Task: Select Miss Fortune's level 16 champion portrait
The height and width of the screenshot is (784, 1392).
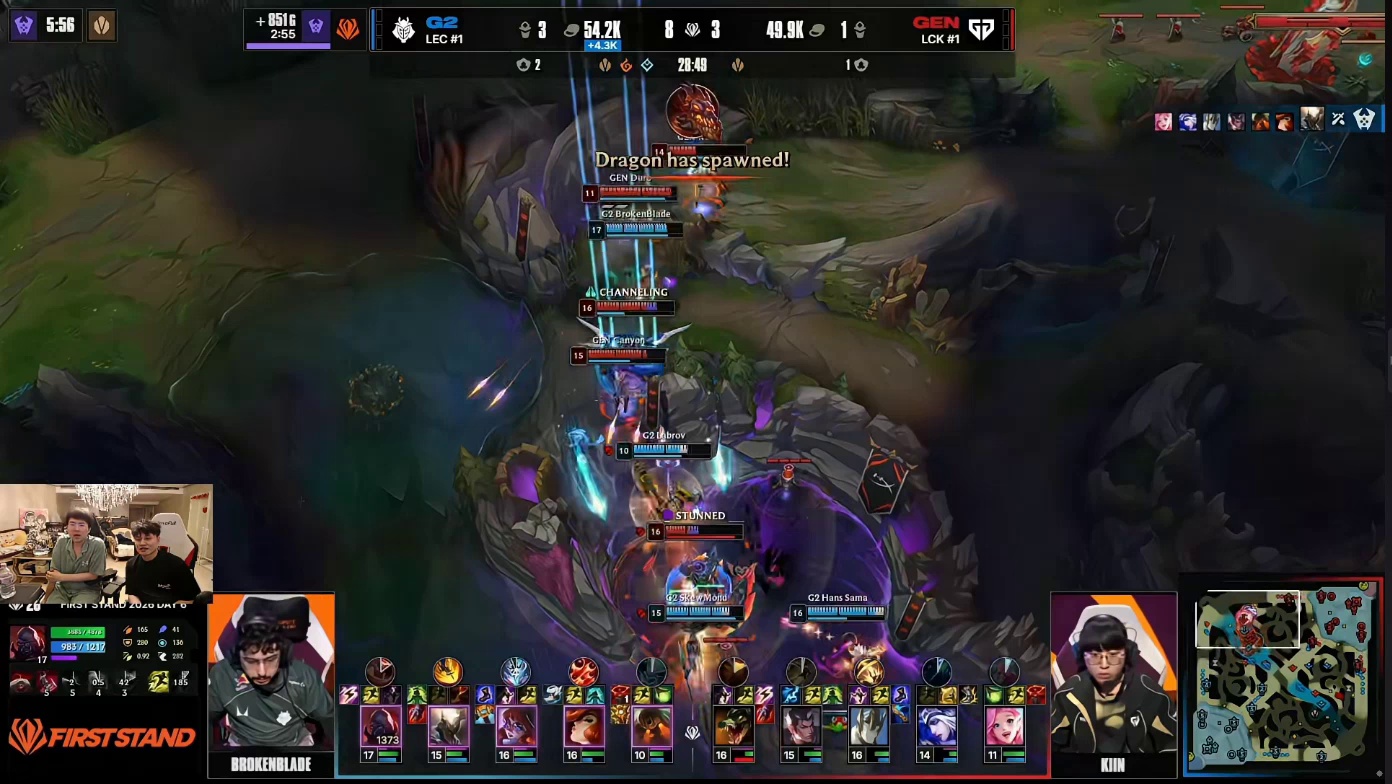Action: coord(584,726)
